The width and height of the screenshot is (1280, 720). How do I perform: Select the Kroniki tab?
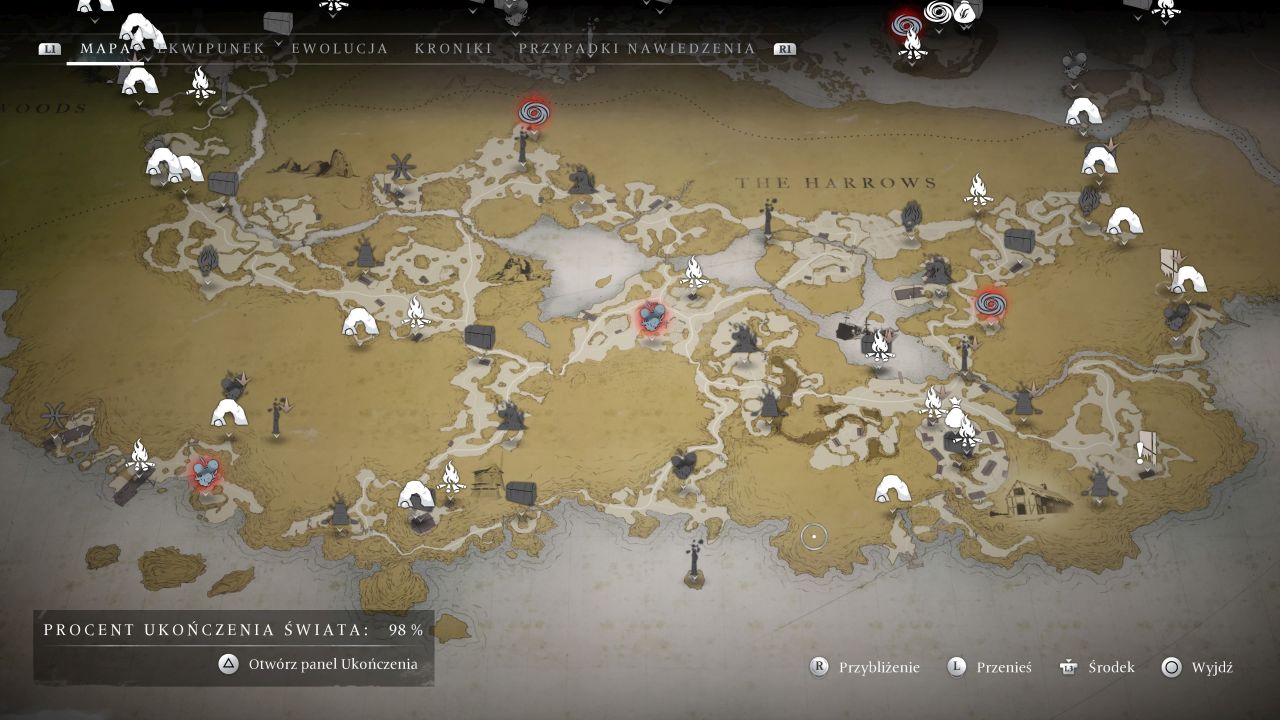[453, 48]
